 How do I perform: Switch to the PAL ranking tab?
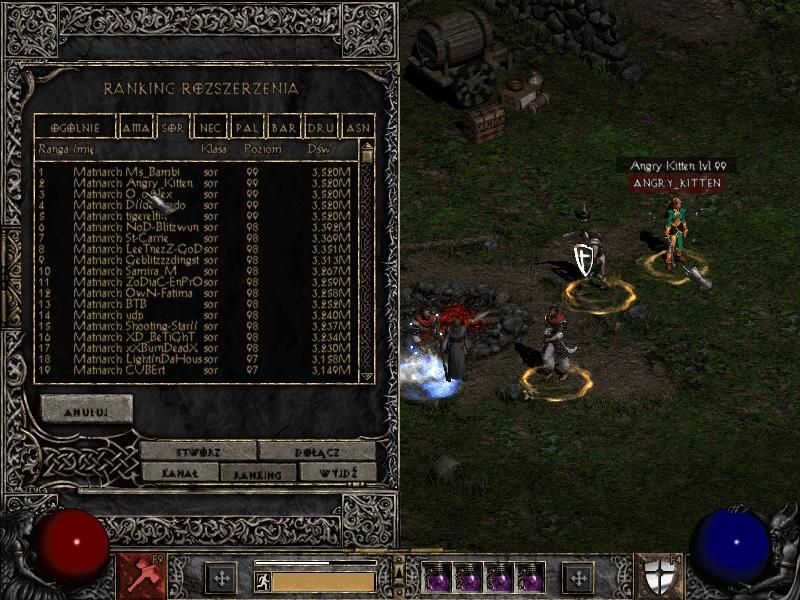(246, 128)
